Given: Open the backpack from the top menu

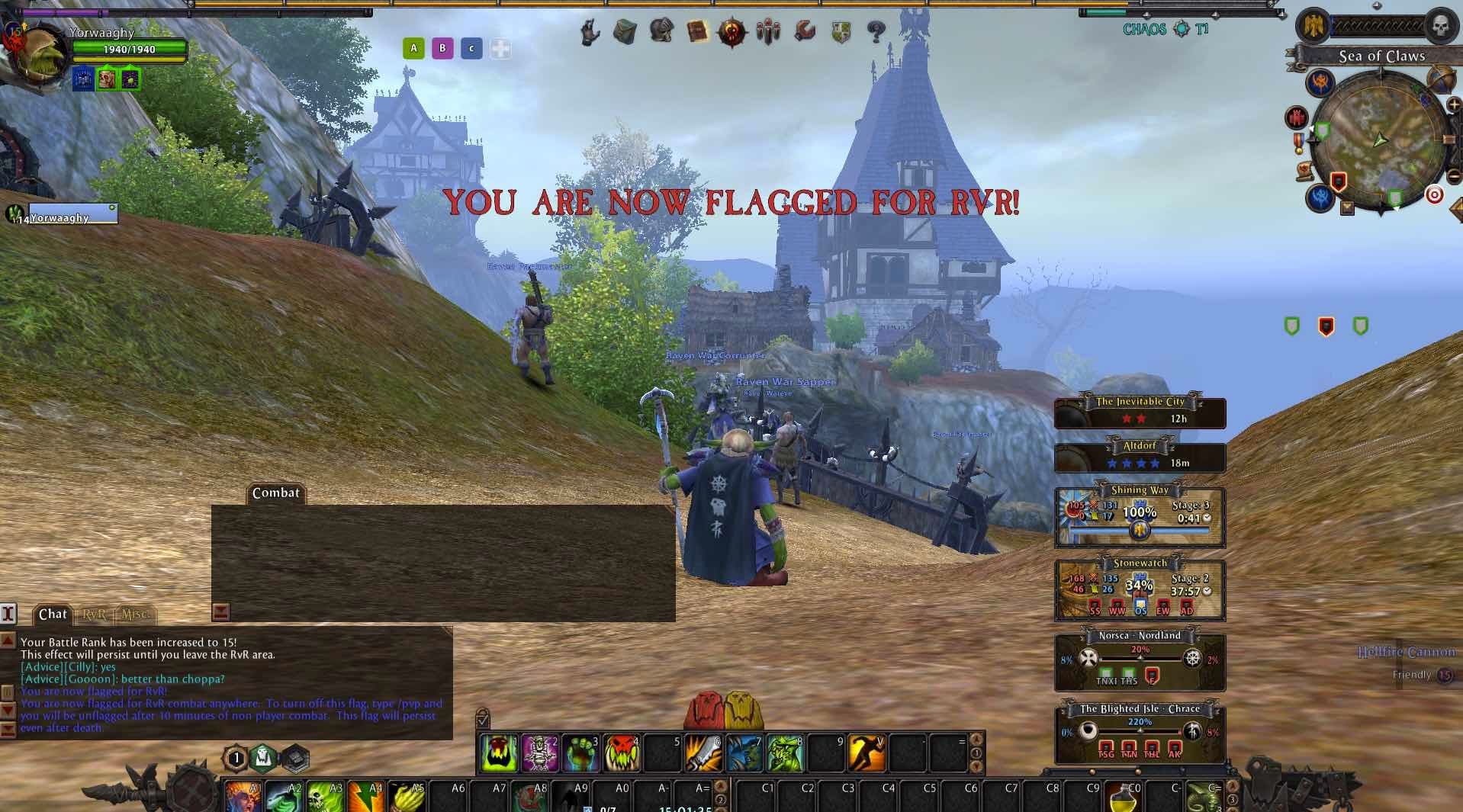Looking at the screenshot, I should [625, 32].
